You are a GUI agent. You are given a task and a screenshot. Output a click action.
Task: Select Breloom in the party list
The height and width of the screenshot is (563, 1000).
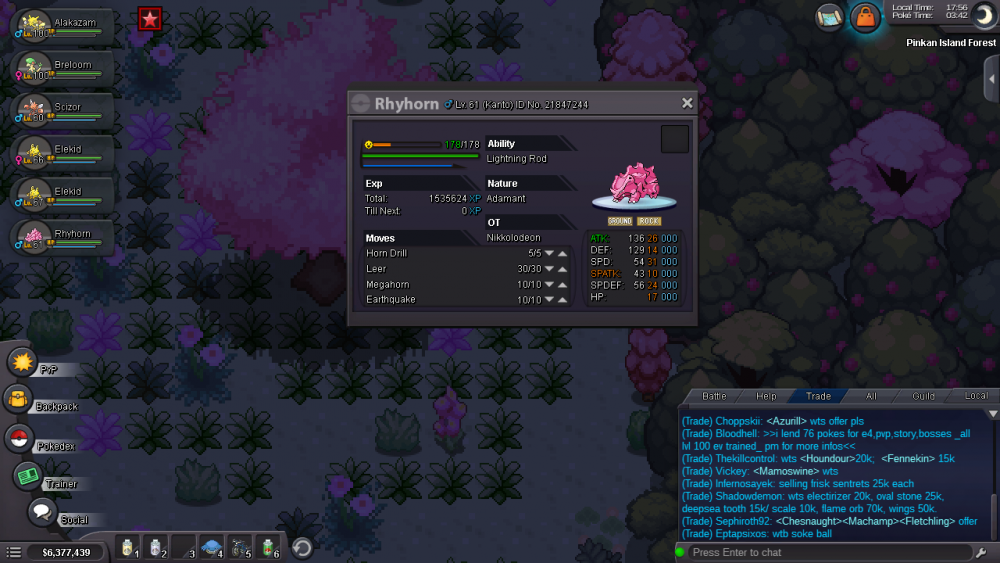60,69
